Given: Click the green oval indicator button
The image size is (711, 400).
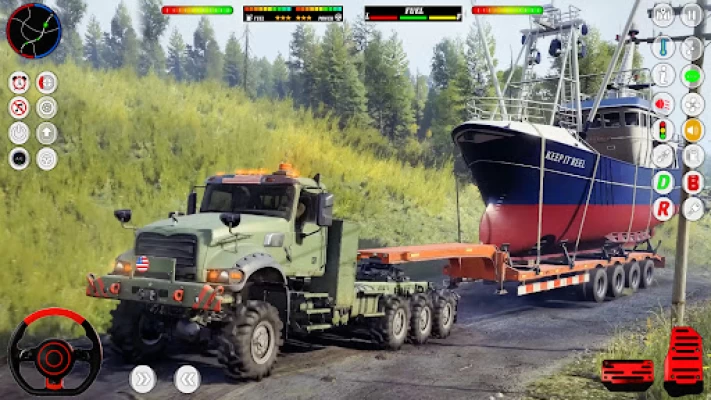Looking at the screenshot, I should point(692,75).
